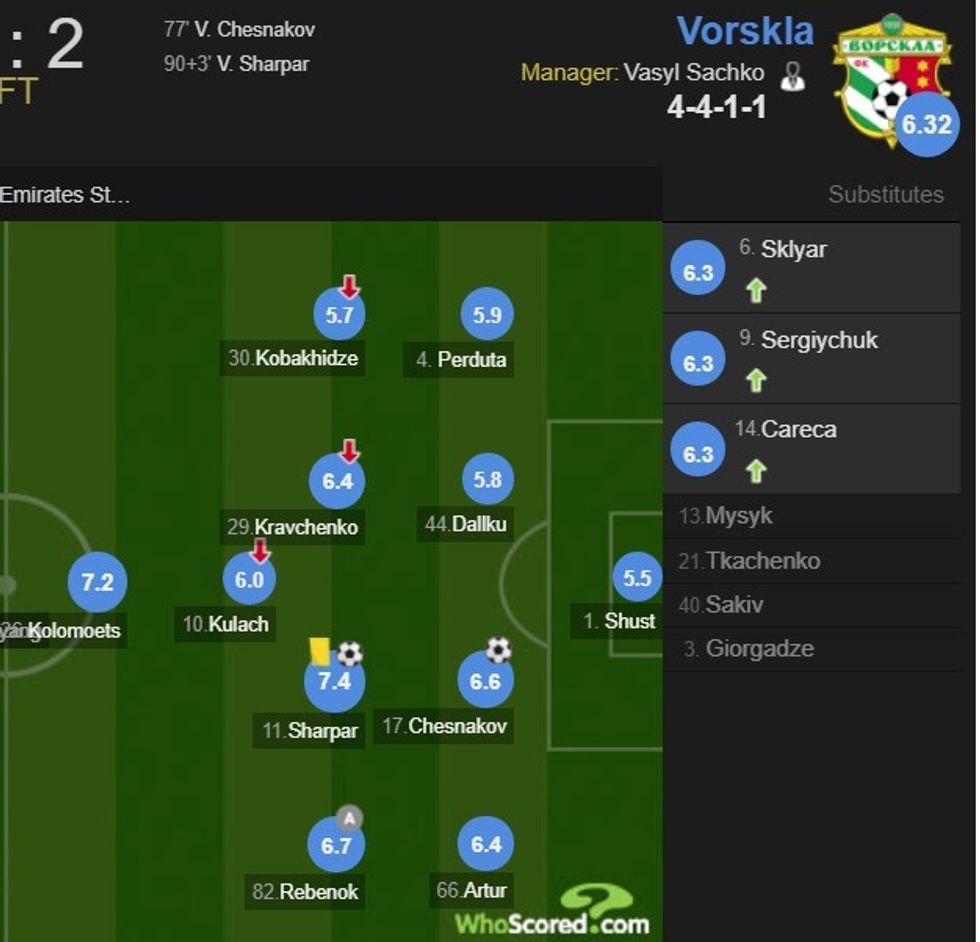Viewport: 980px width, 942px height.
Task: Select Tkachenko from the bench list
Action: point(762,560)
